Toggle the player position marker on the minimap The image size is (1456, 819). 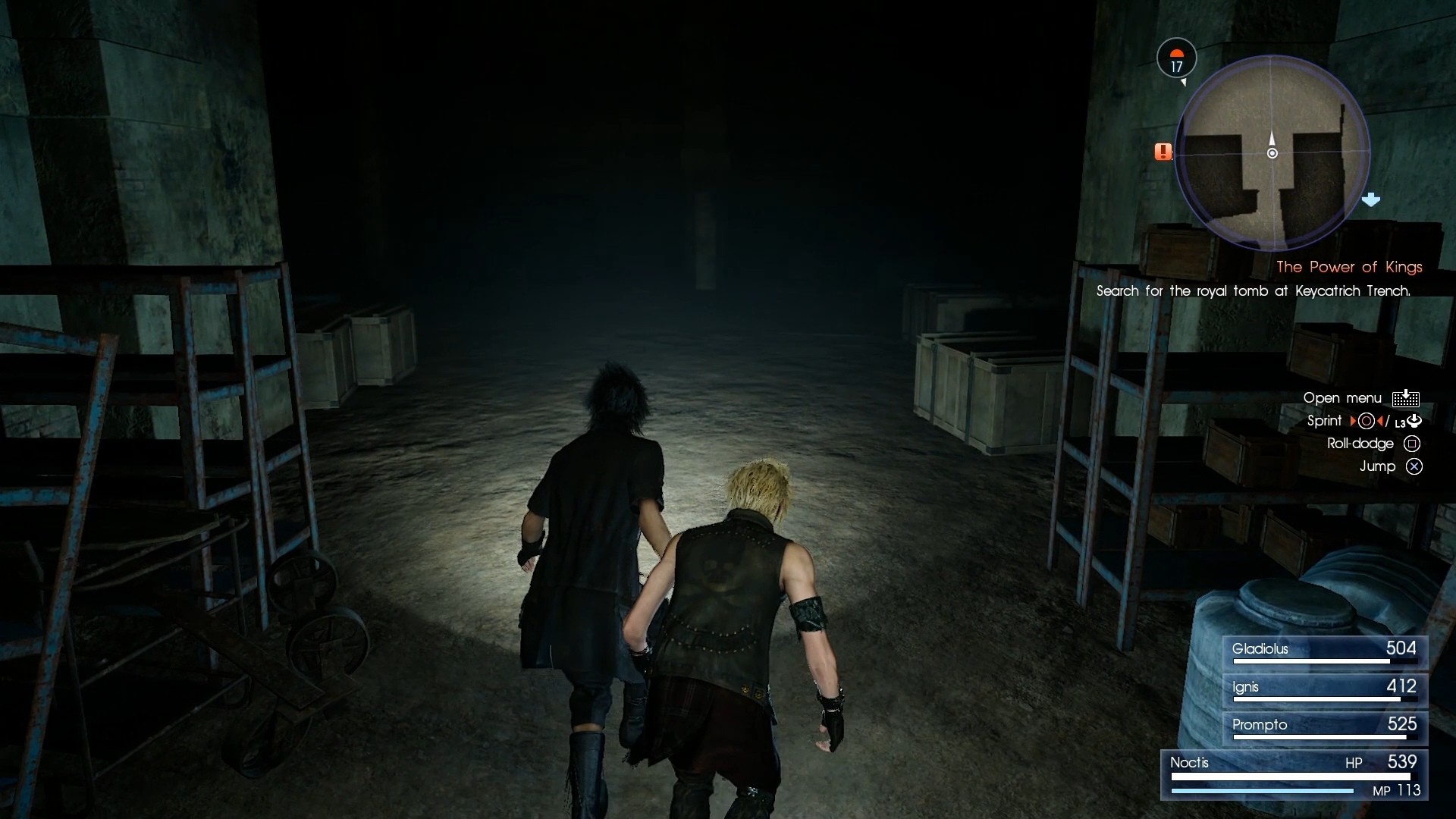click(1272, 152)
